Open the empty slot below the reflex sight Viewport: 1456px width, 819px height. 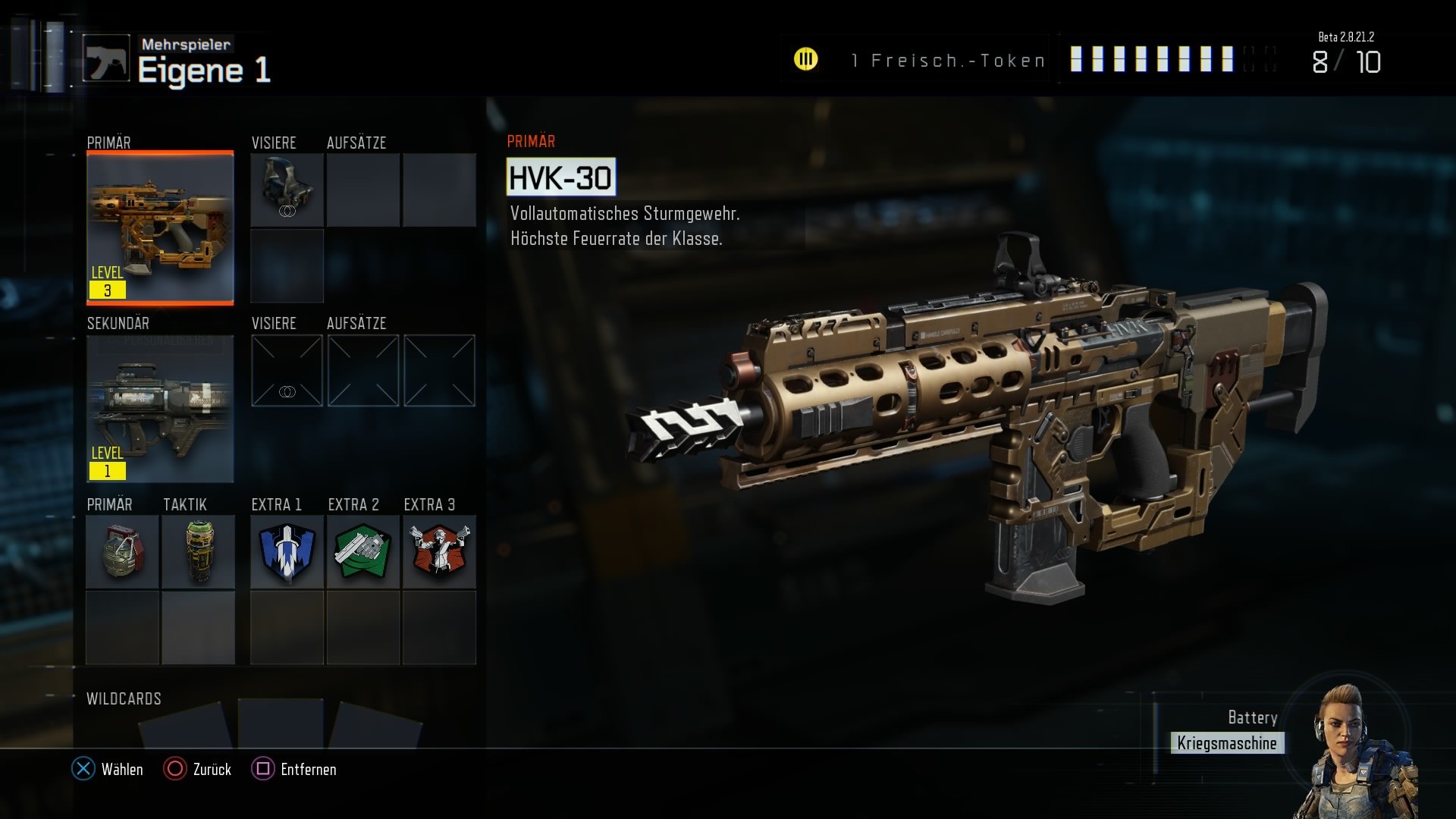[x=286, y=265]
